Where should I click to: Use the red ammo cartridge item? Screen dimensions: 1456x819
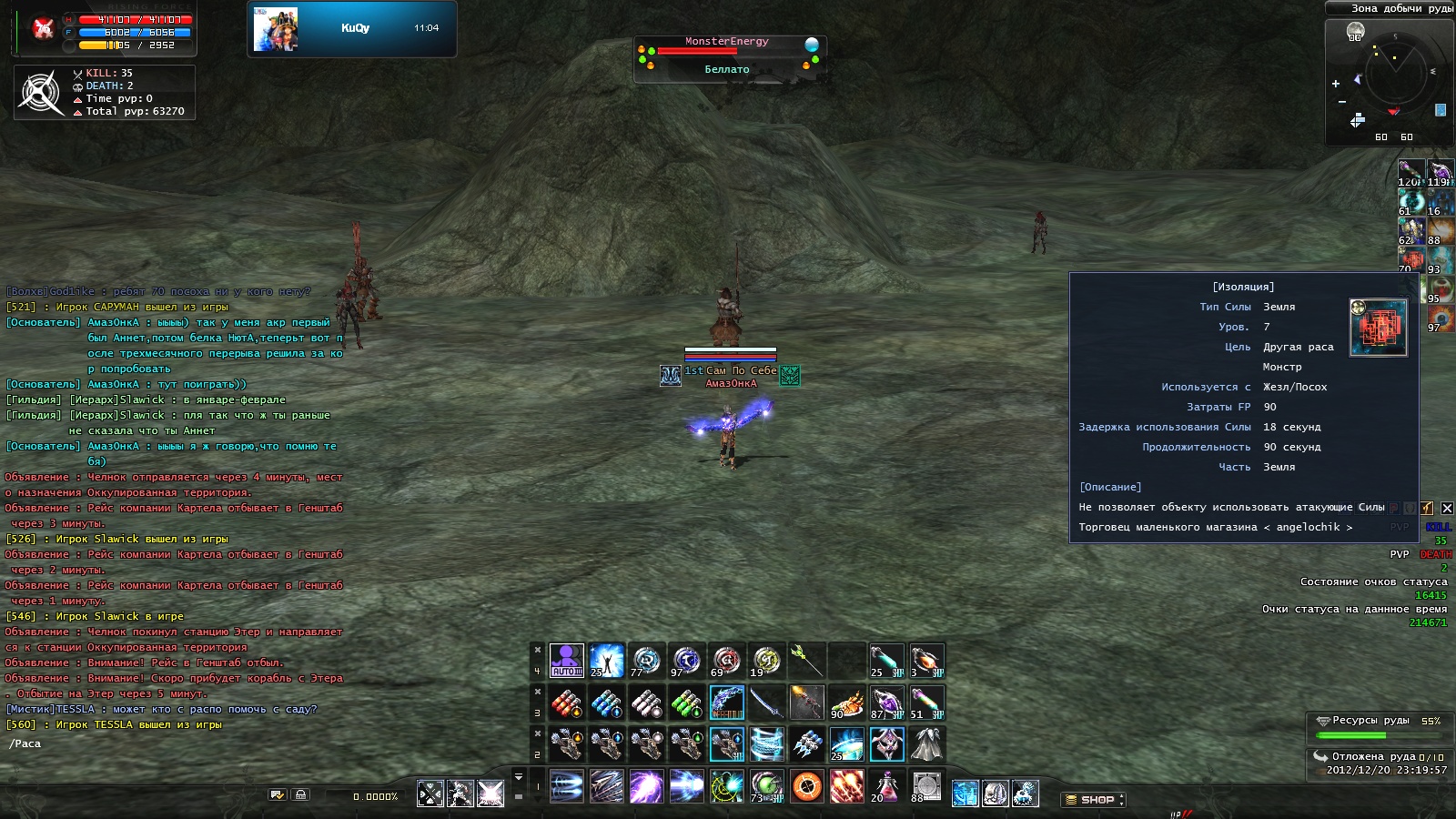point(566,703)
